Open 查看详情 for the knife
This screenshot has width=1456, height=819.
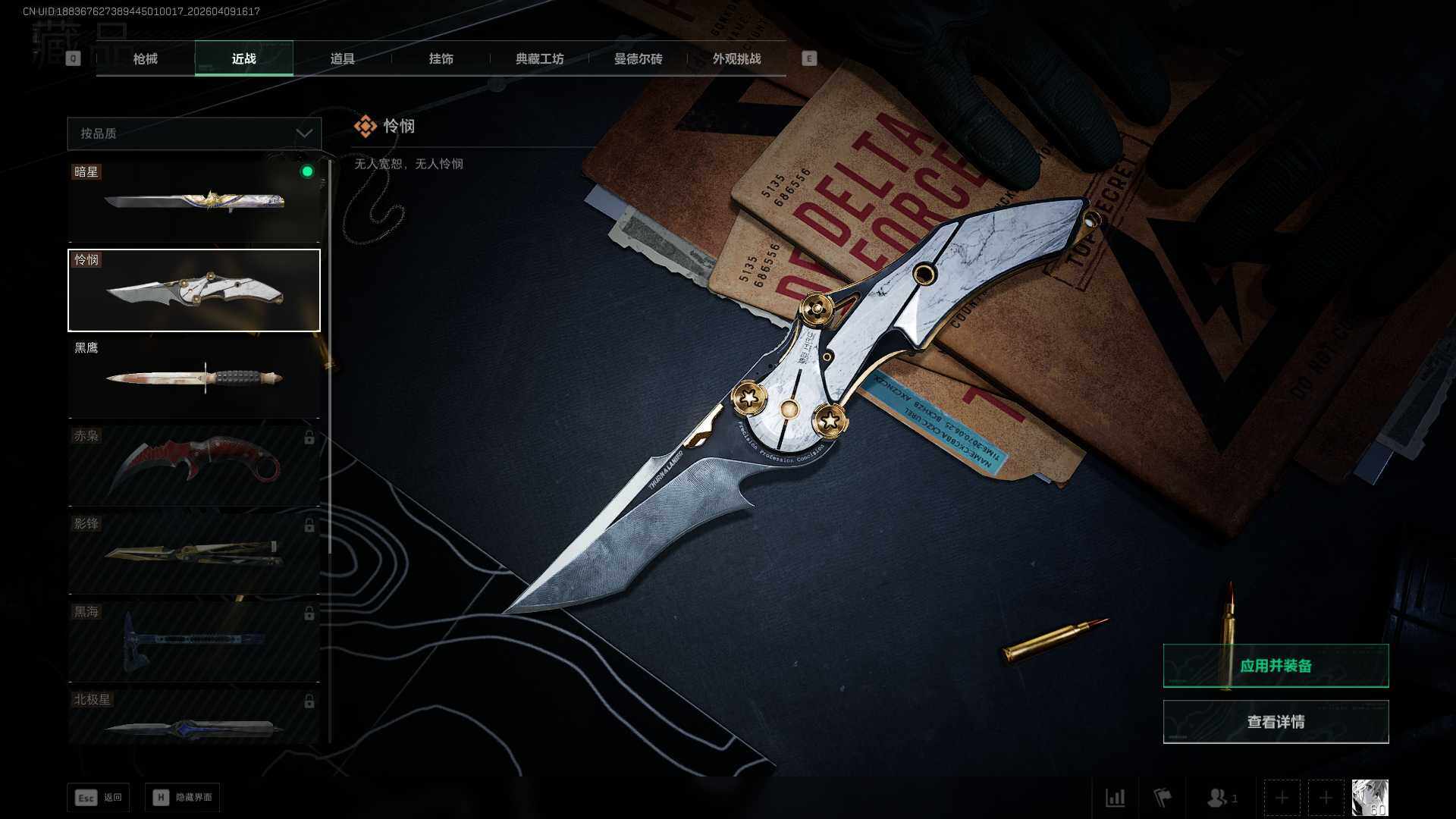[1276, 722]
